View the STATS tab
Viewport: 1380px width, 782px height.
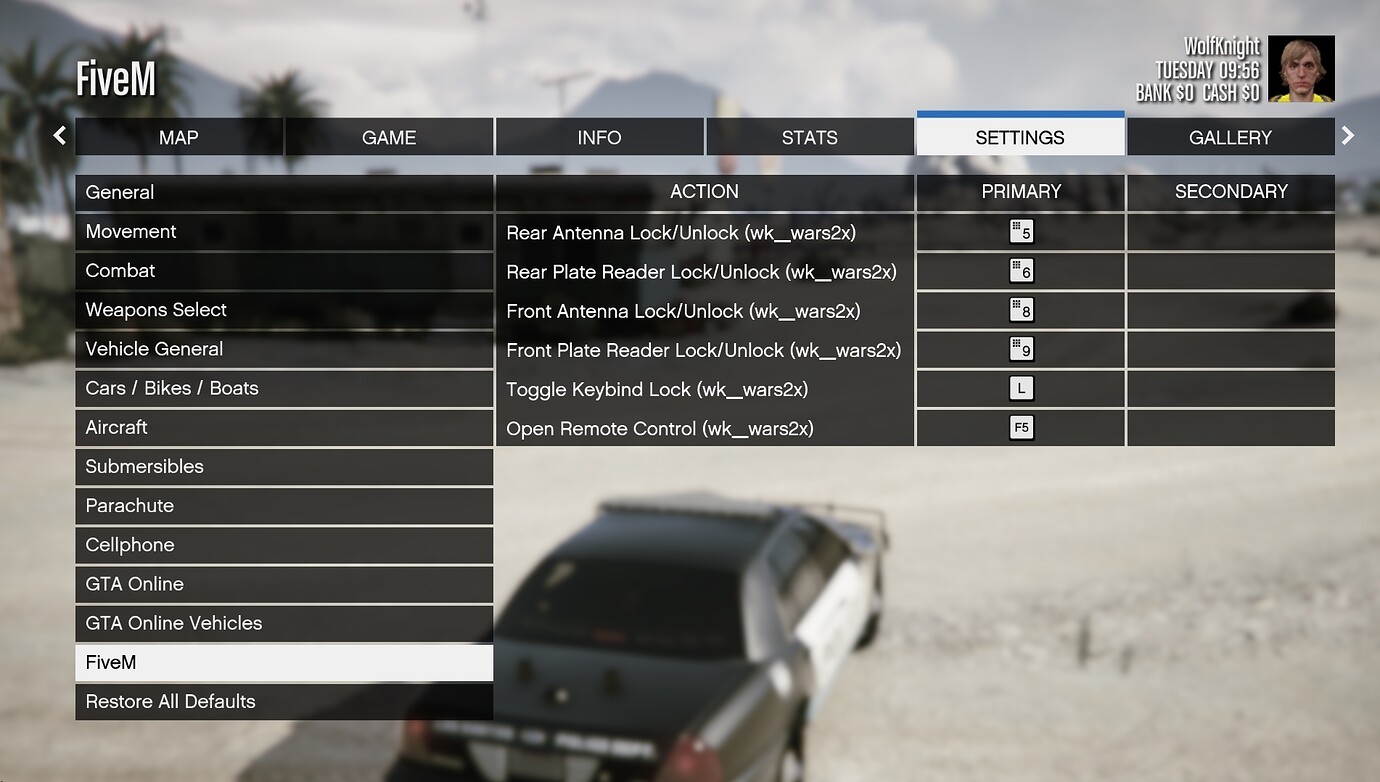[809, 137]
